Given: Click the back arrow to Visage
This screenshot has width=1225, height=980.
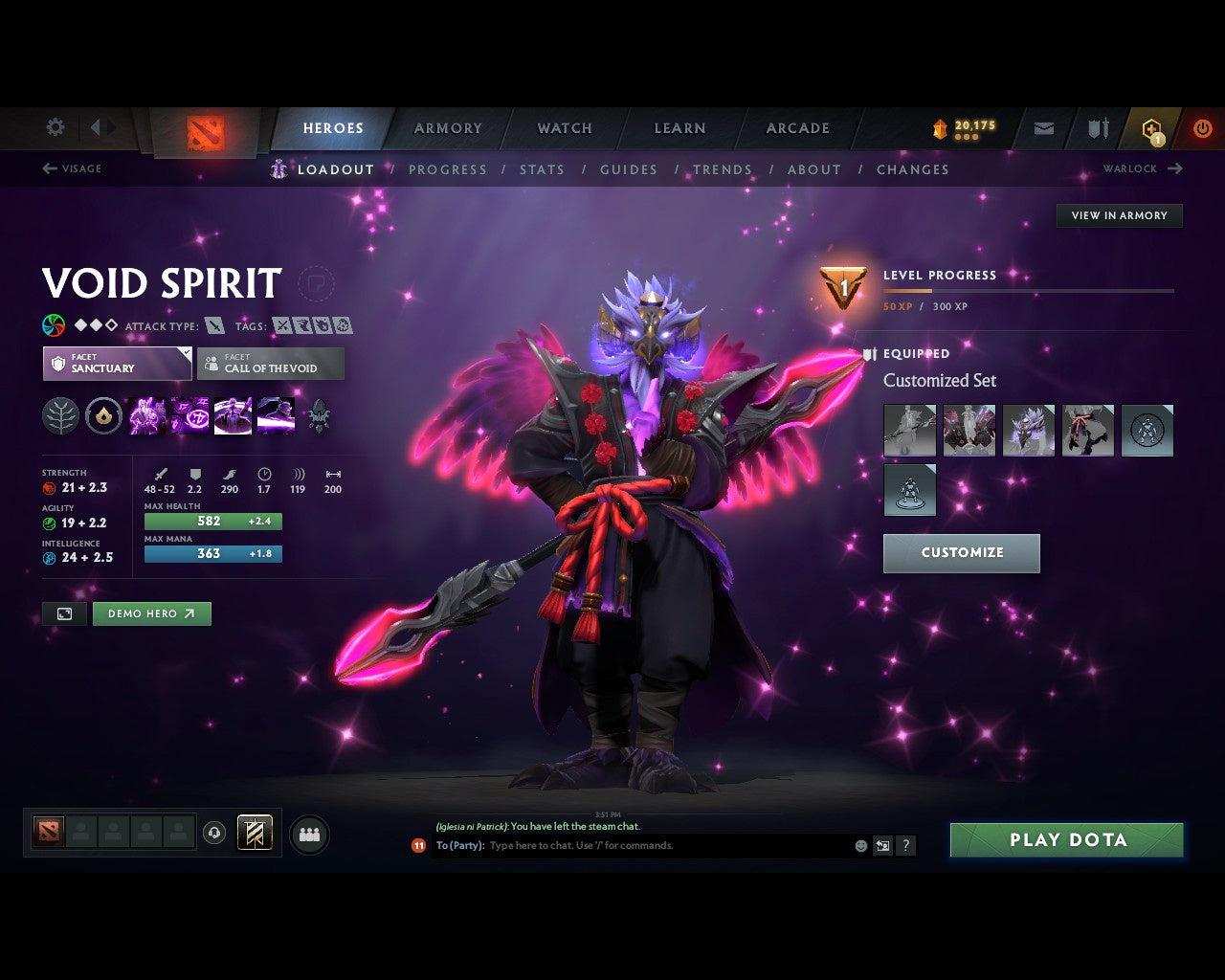Looking at the screenshot, I should click(47, 168).
